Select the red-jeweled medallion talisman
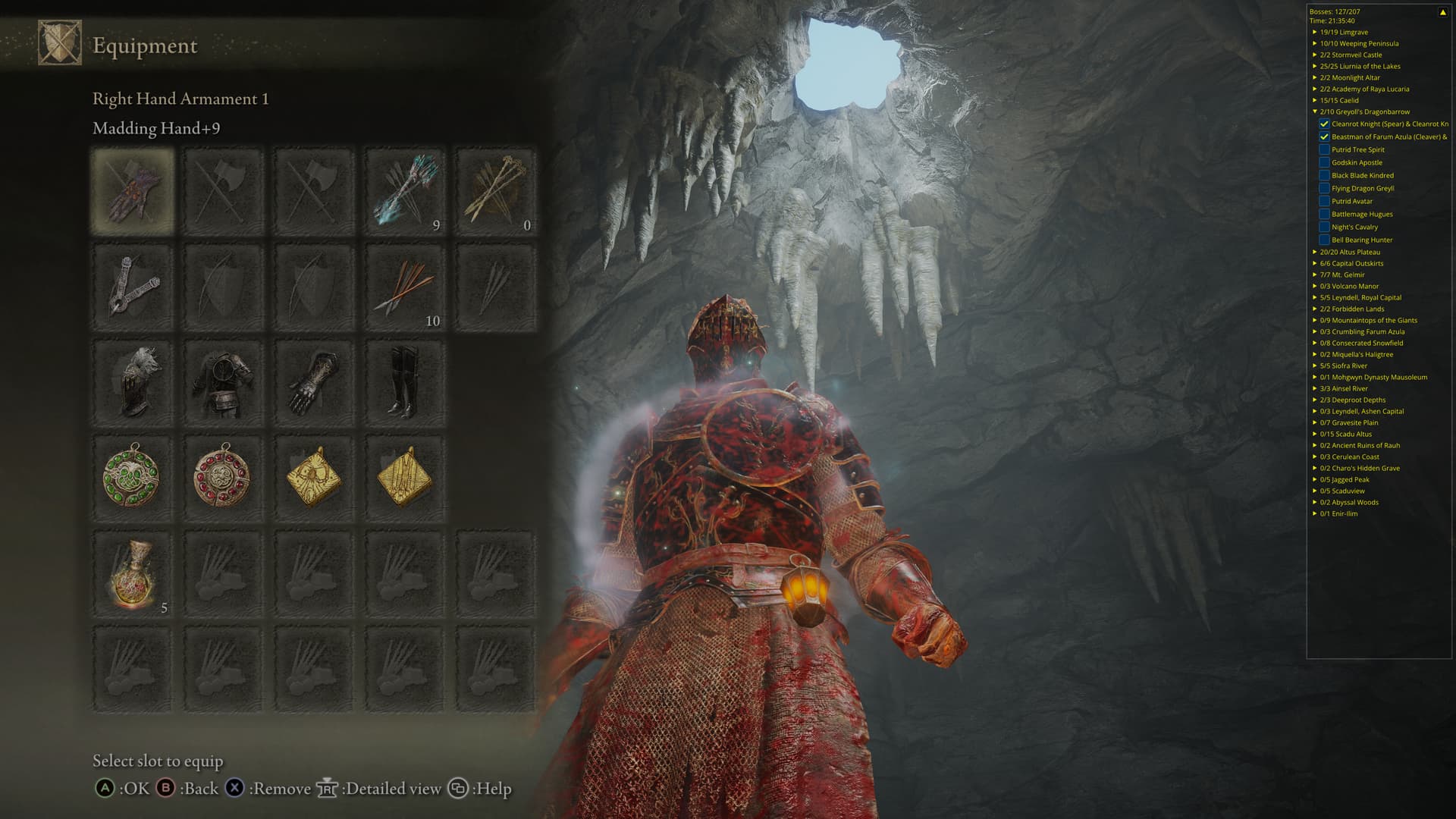 223,477
